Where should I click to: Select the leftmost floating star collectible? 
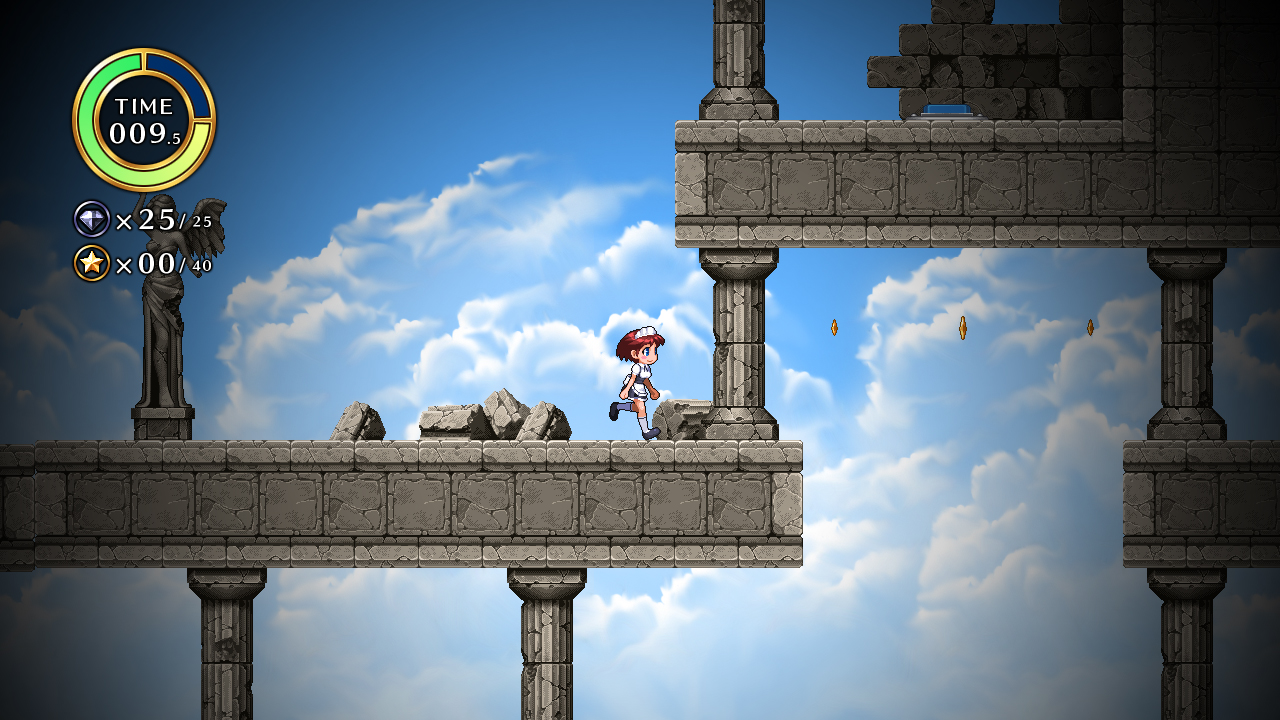coord(836,326)
